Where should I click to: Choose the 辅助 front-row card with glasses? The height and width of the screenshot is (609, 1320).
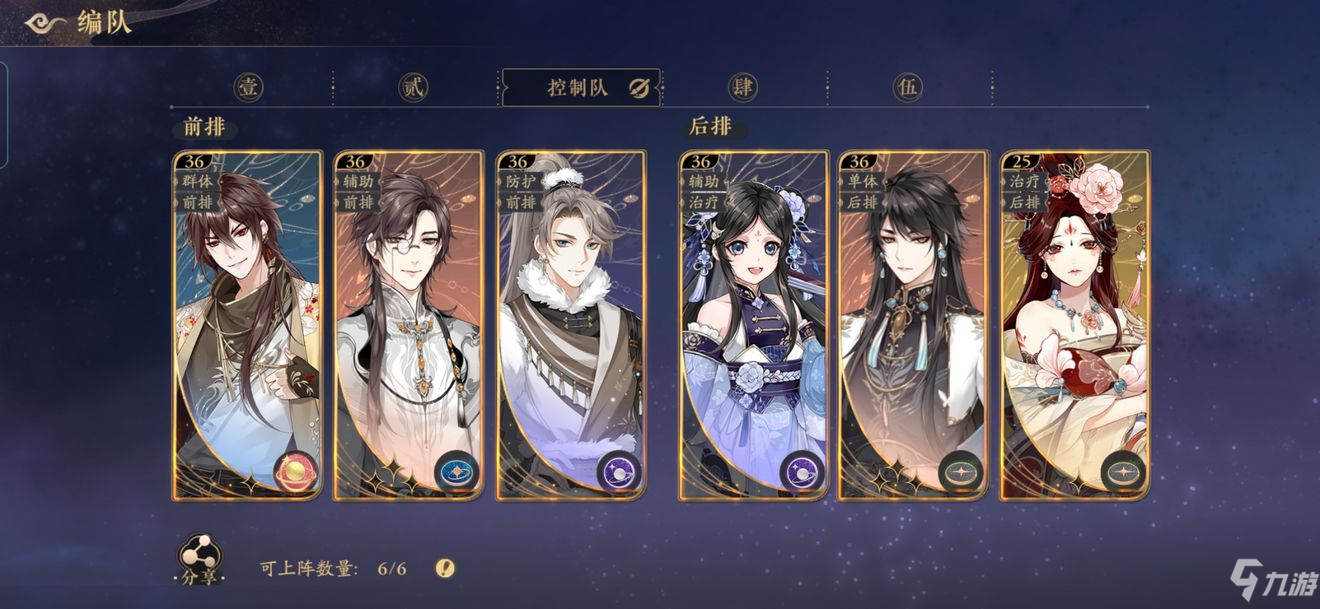[x=408, y=325]
